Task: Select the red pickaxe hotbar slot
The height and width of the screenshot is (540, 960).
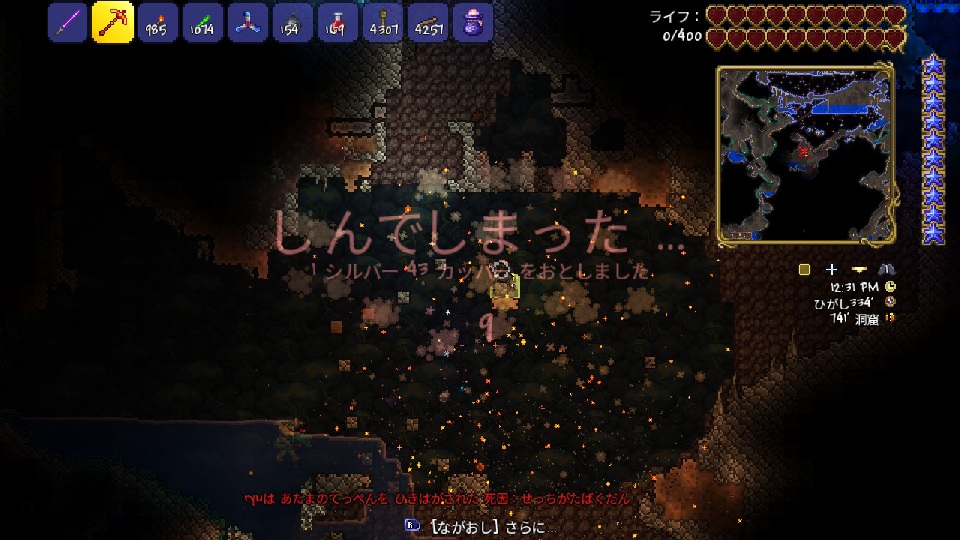Action: 112,22
